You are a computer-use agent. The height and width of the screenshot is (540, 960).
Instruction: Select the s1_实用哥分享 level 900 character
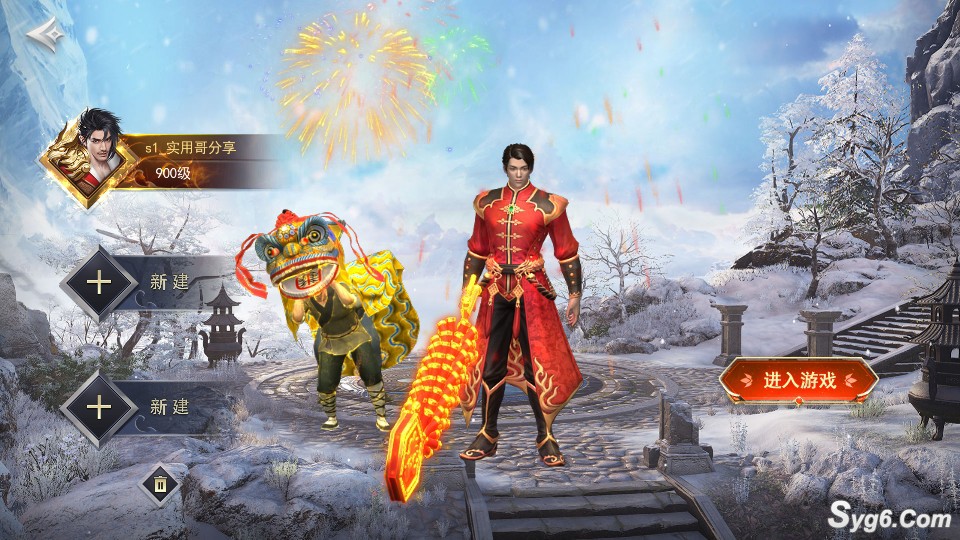coord(160,160)
